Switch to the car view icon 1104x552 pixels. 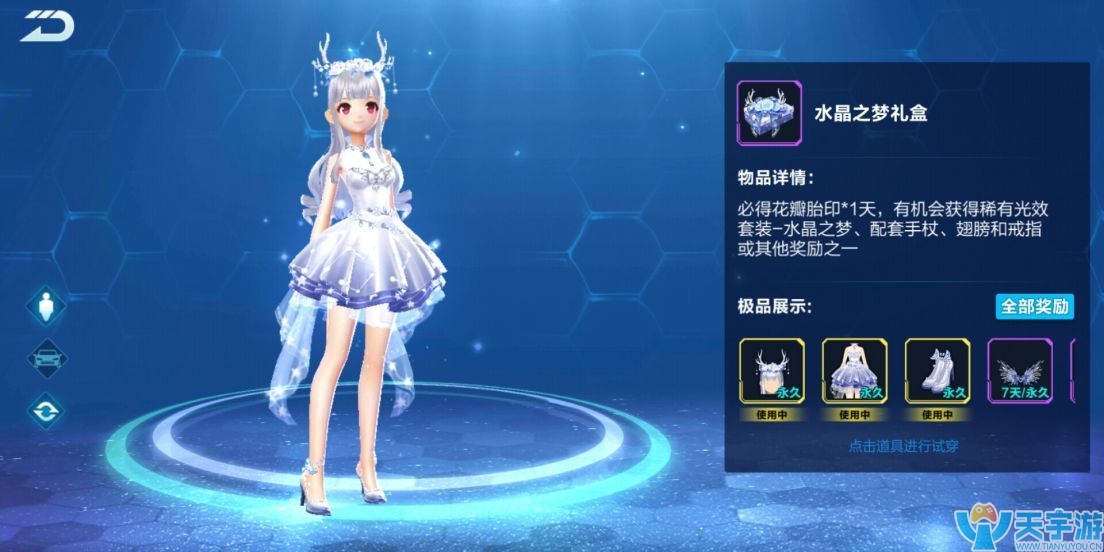(45, 359)
